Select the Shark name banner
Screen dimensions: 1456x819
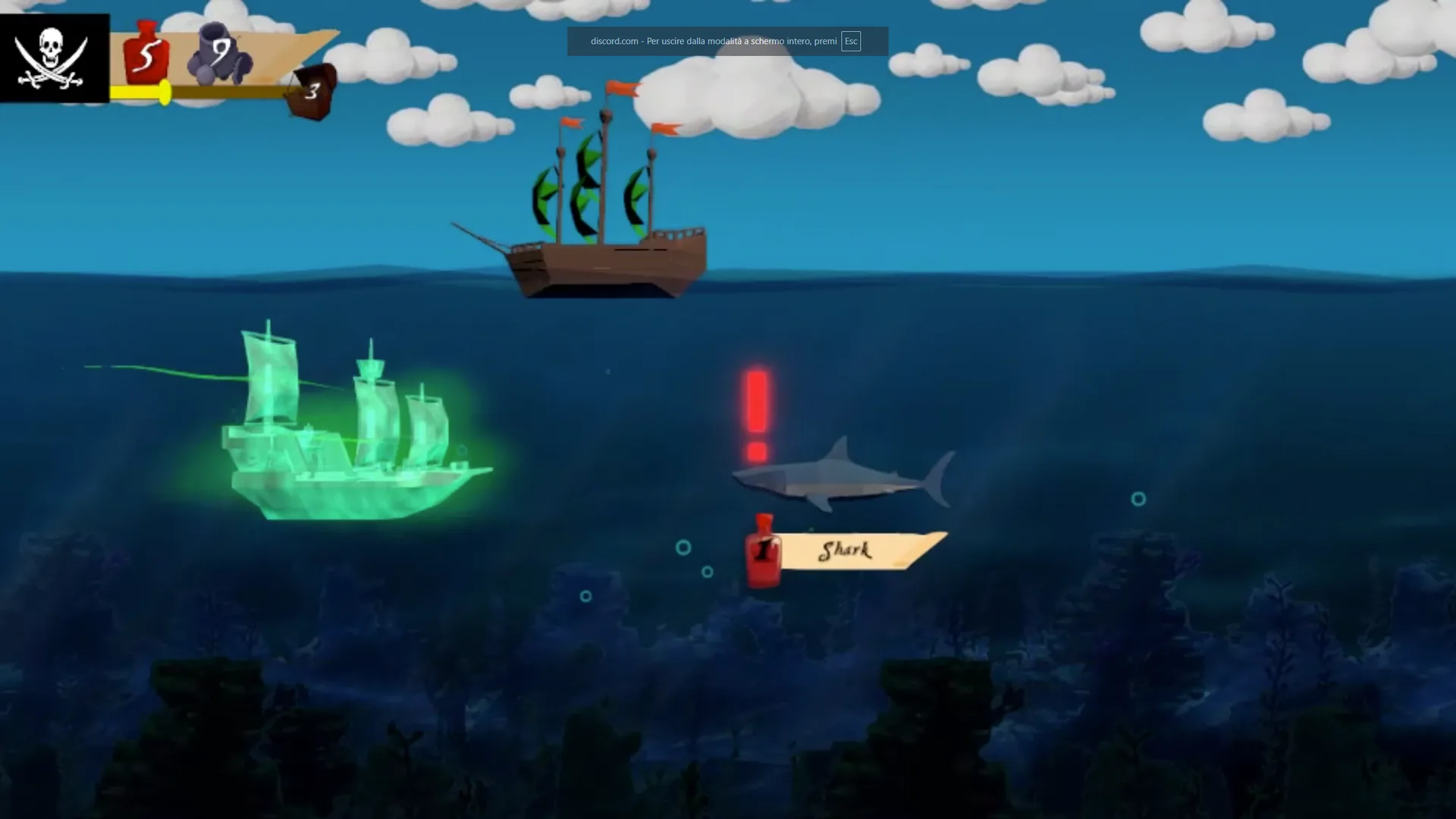coord(846,552)
